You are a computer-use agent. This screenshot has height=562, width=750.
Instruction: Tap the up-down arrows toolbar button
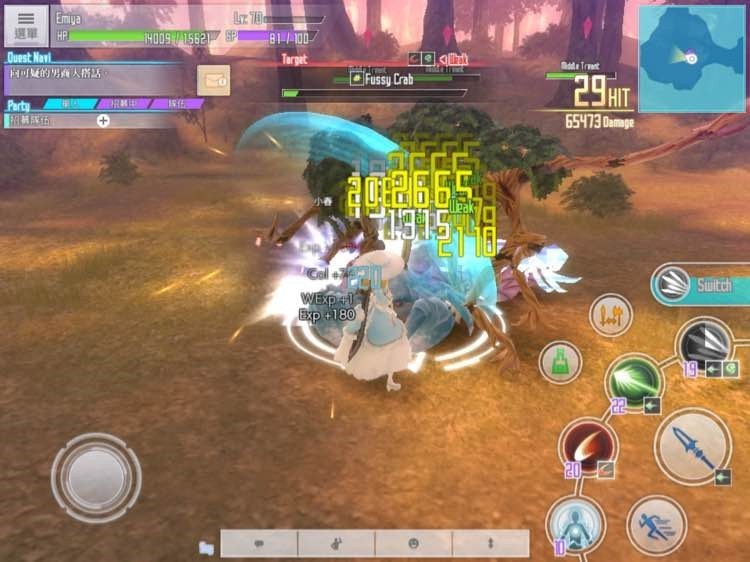[x=490, y=544]
